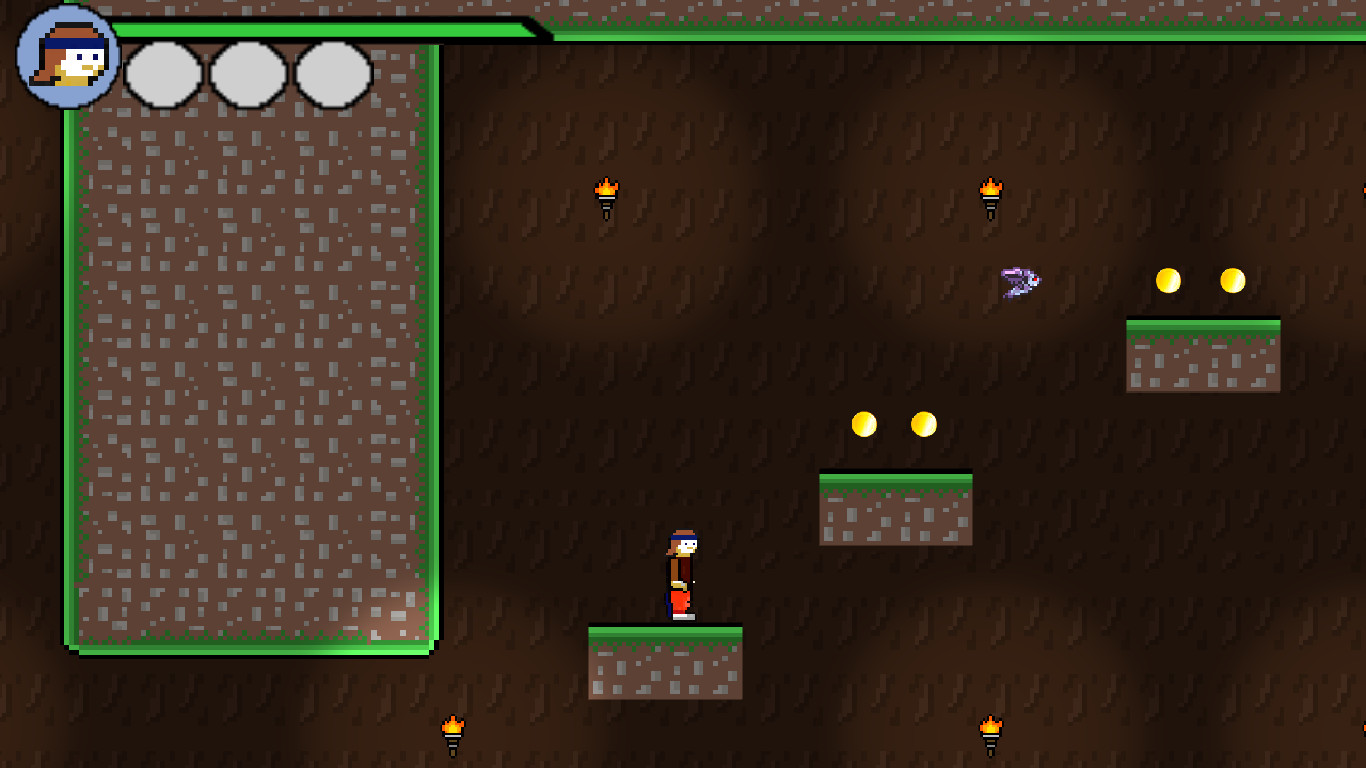Image resolution: width=1366 pixels, height=768 pixels.
Task: Collect the leftmost coin on the top-right platform
Action: [1167, 281]
